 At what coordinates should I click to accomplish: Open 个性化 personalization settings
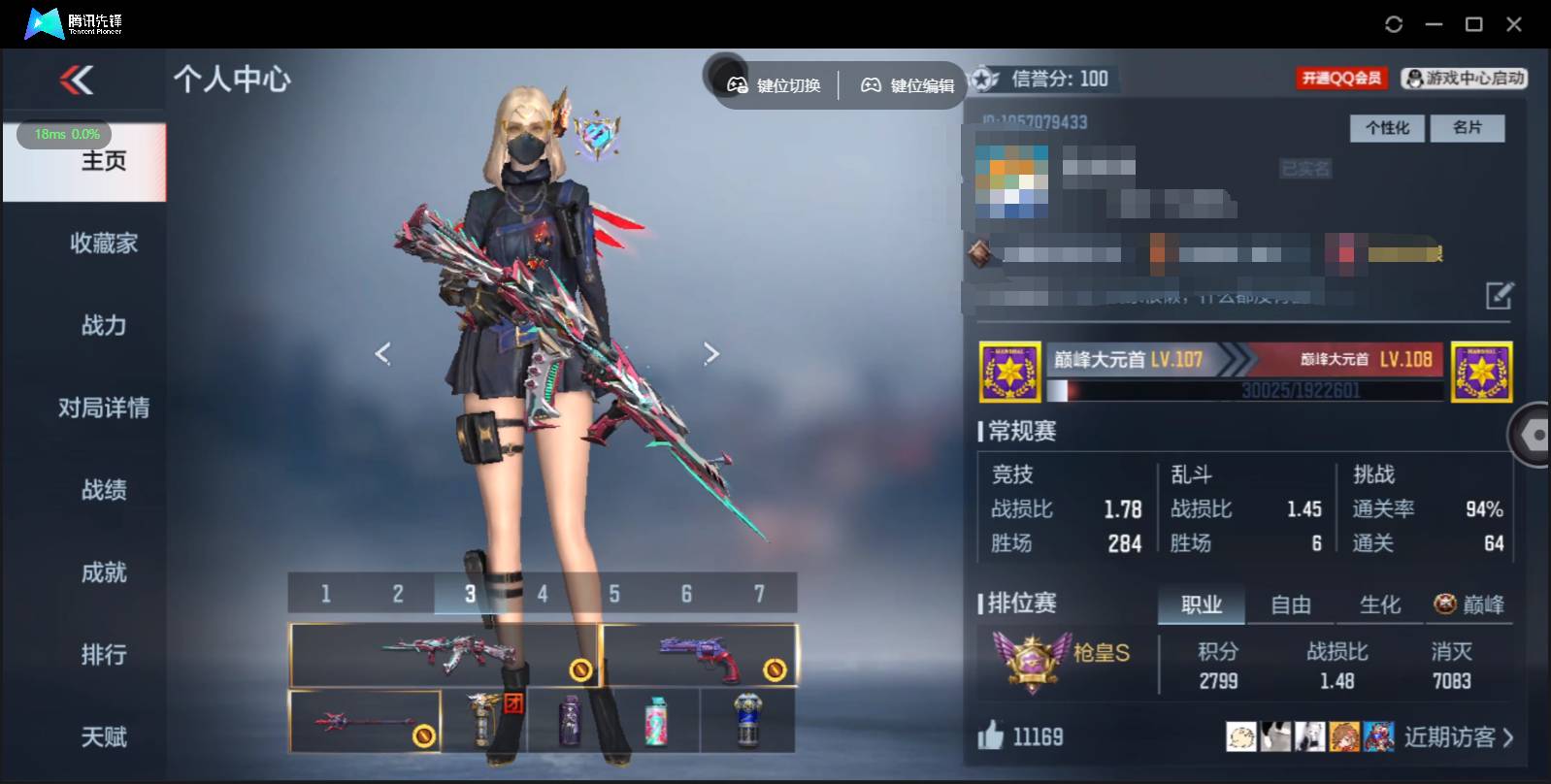pos(1387,127)
